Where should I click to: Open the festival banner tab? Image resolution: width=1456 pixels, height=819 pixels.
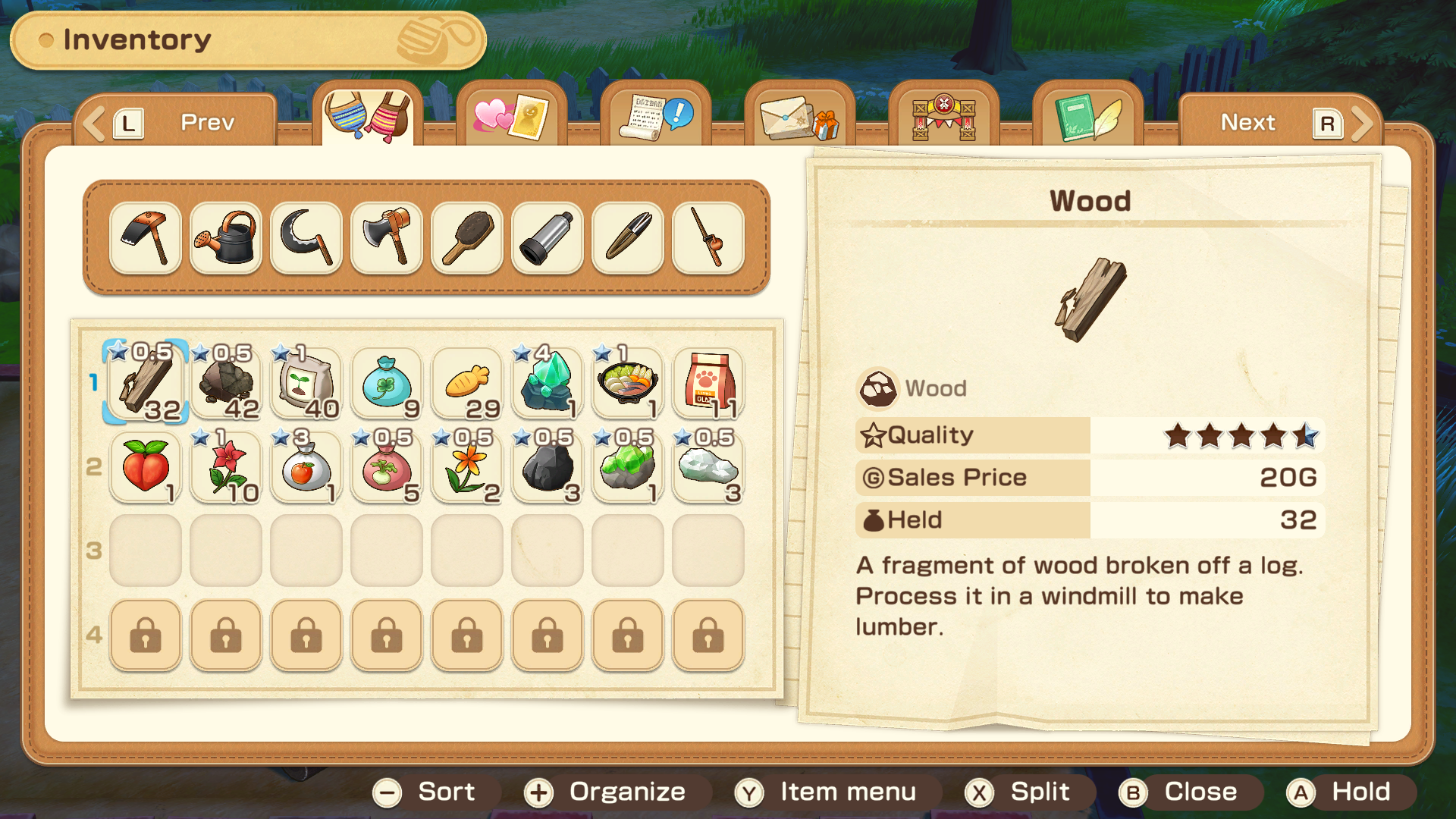coord(943,118)
